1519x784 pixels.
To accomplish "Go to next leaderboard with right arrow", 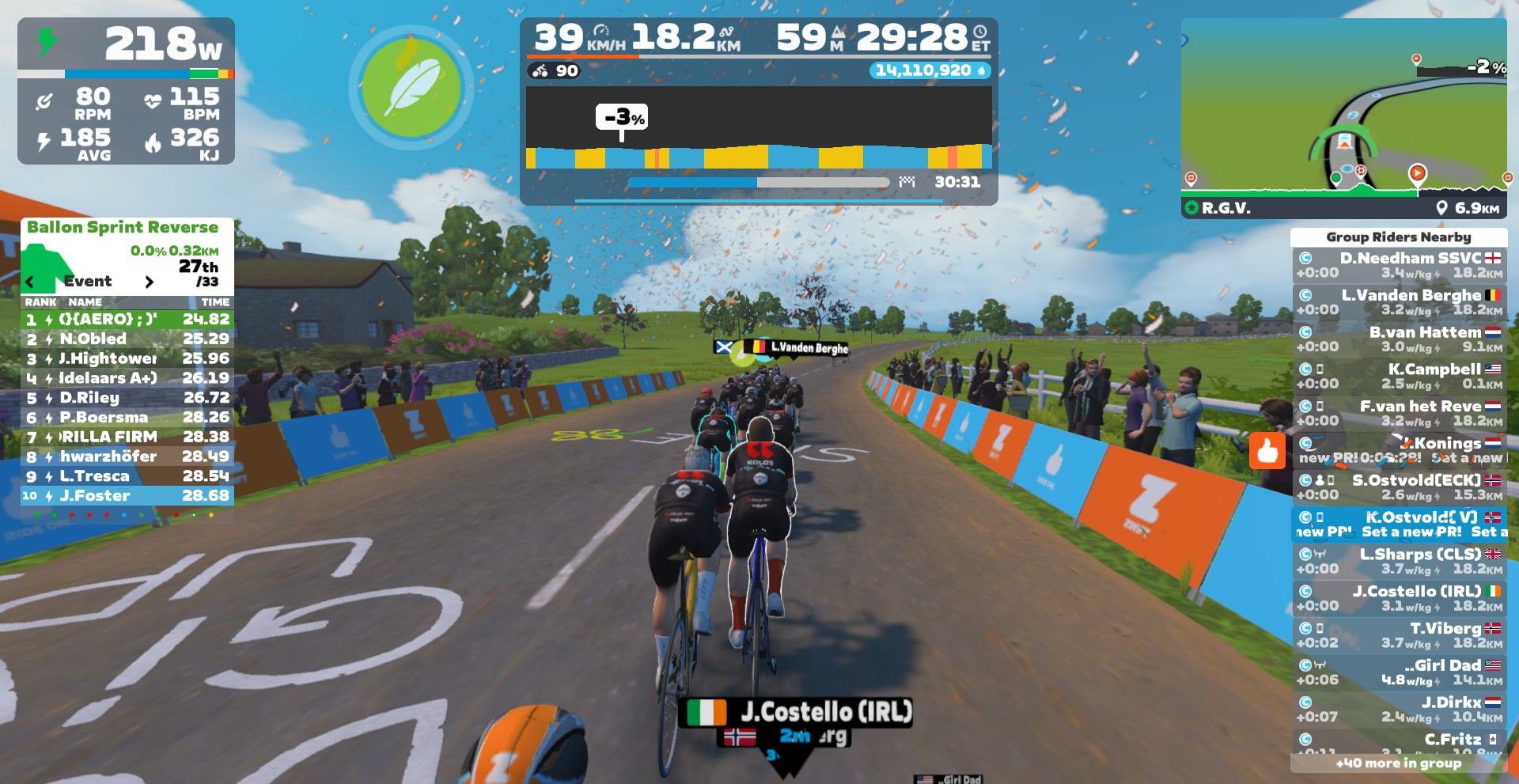I will pos(149,282).
